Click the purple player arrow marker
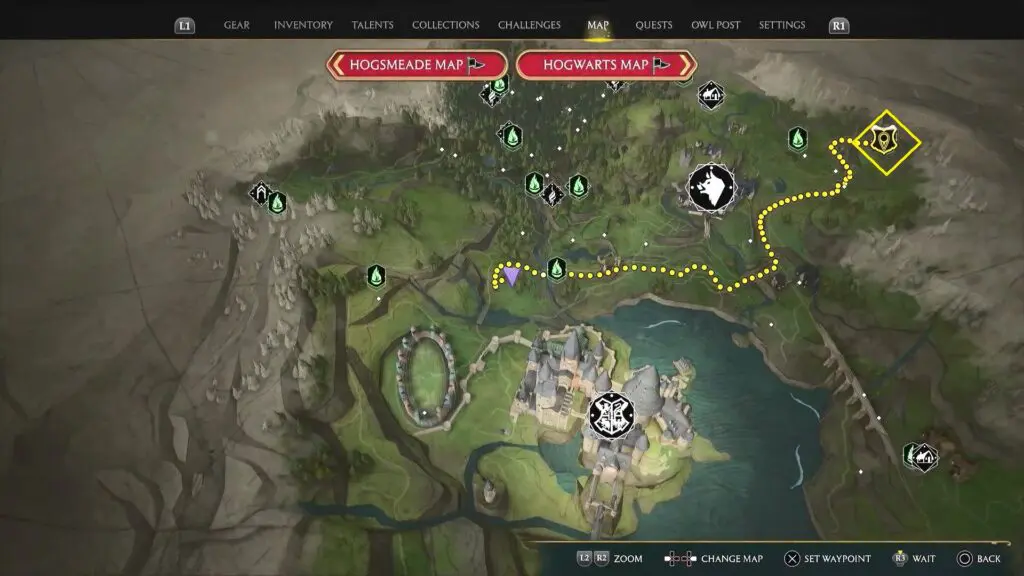The height and width of the screenshot is (576, 1024). click(512, 276)
